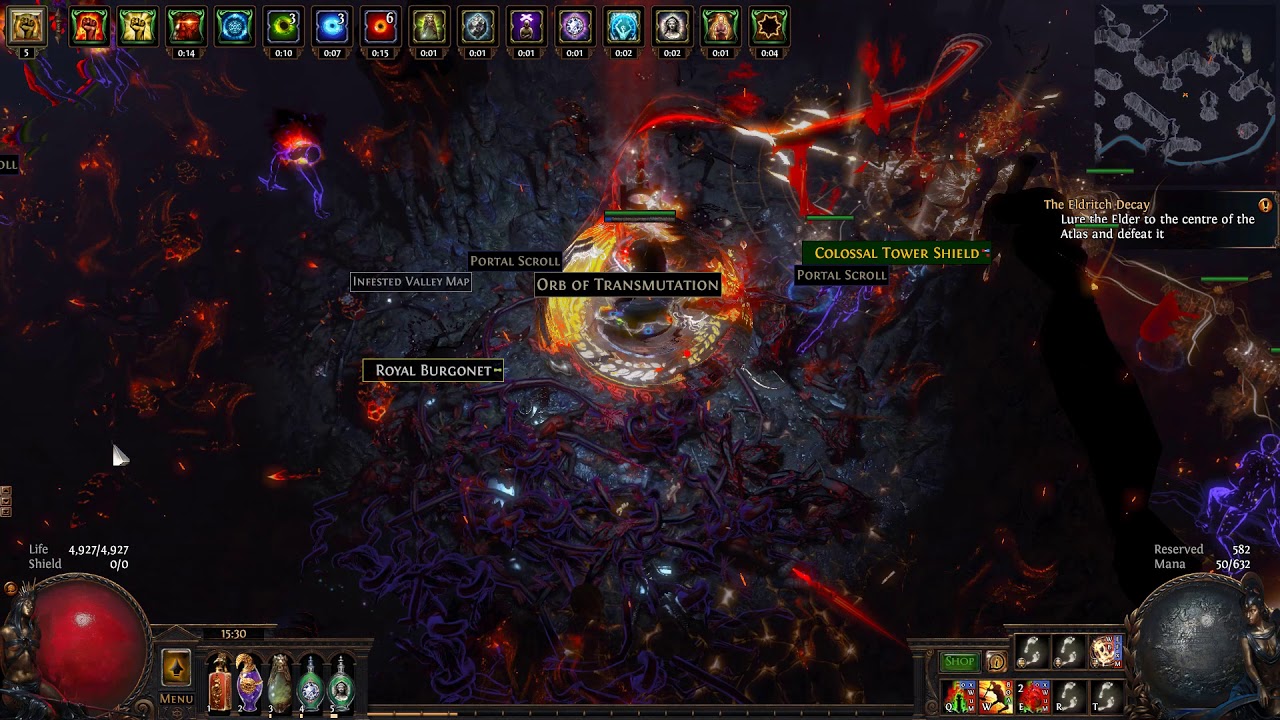
Task: Click the yellow up-arrow button above Menu
Action: click(176, 667)
